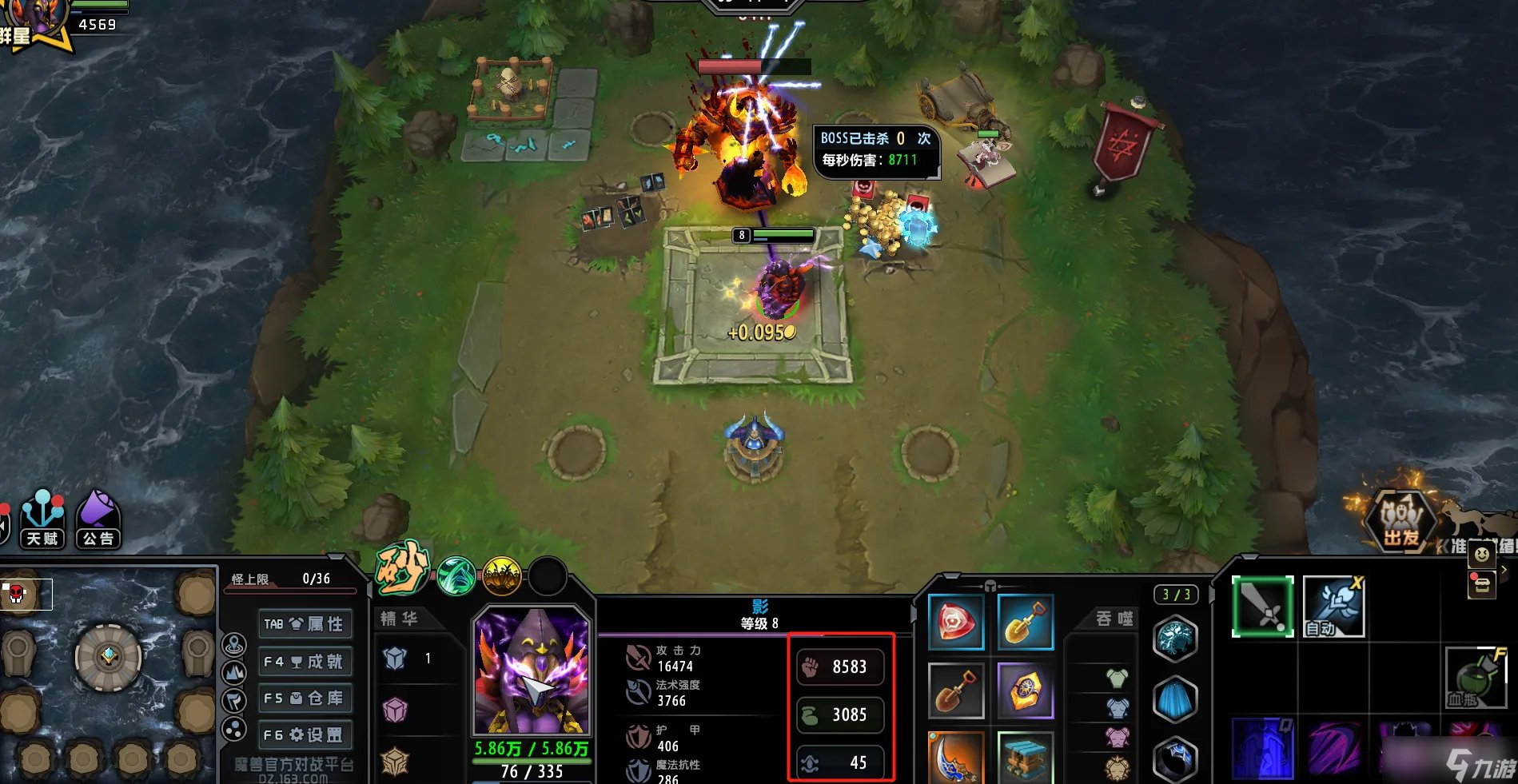Select the red gem item in inventory

coord(957,623)
